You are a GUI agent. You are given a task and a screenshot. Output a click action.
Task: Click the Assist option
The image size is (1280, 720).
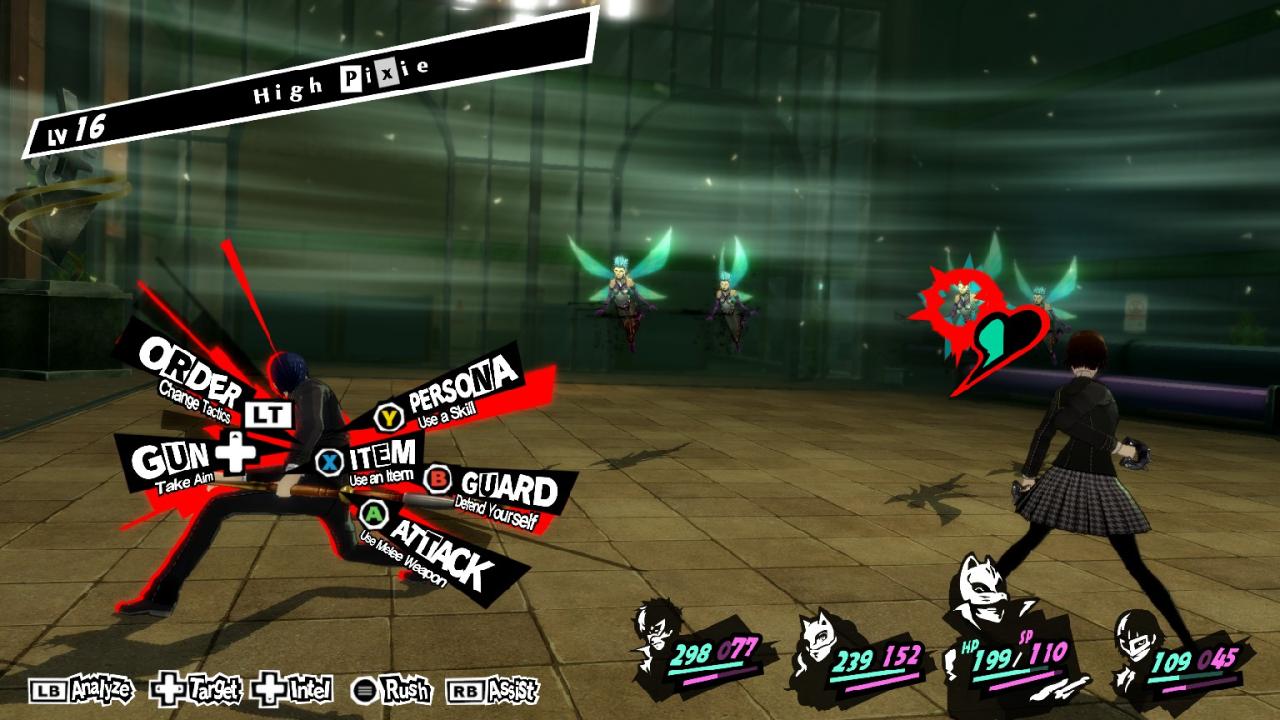494,689
